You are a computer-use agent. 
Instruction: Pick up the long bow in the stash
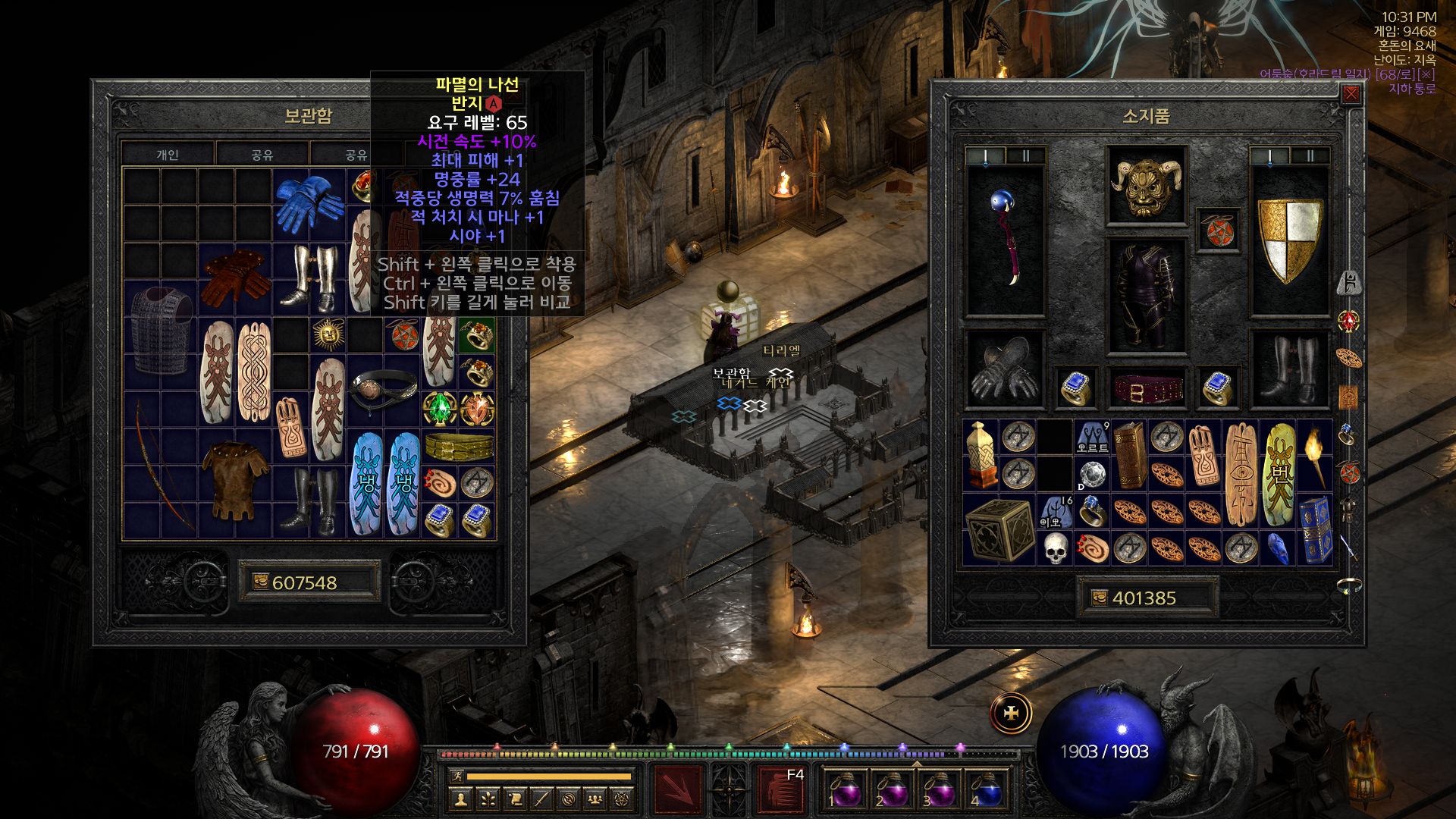[161, 464]
